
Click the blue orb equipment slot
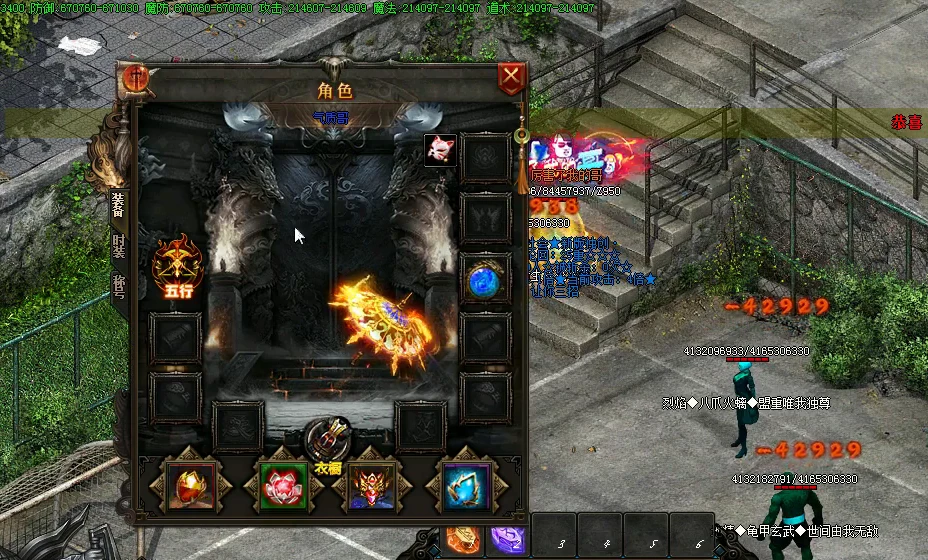486,280
